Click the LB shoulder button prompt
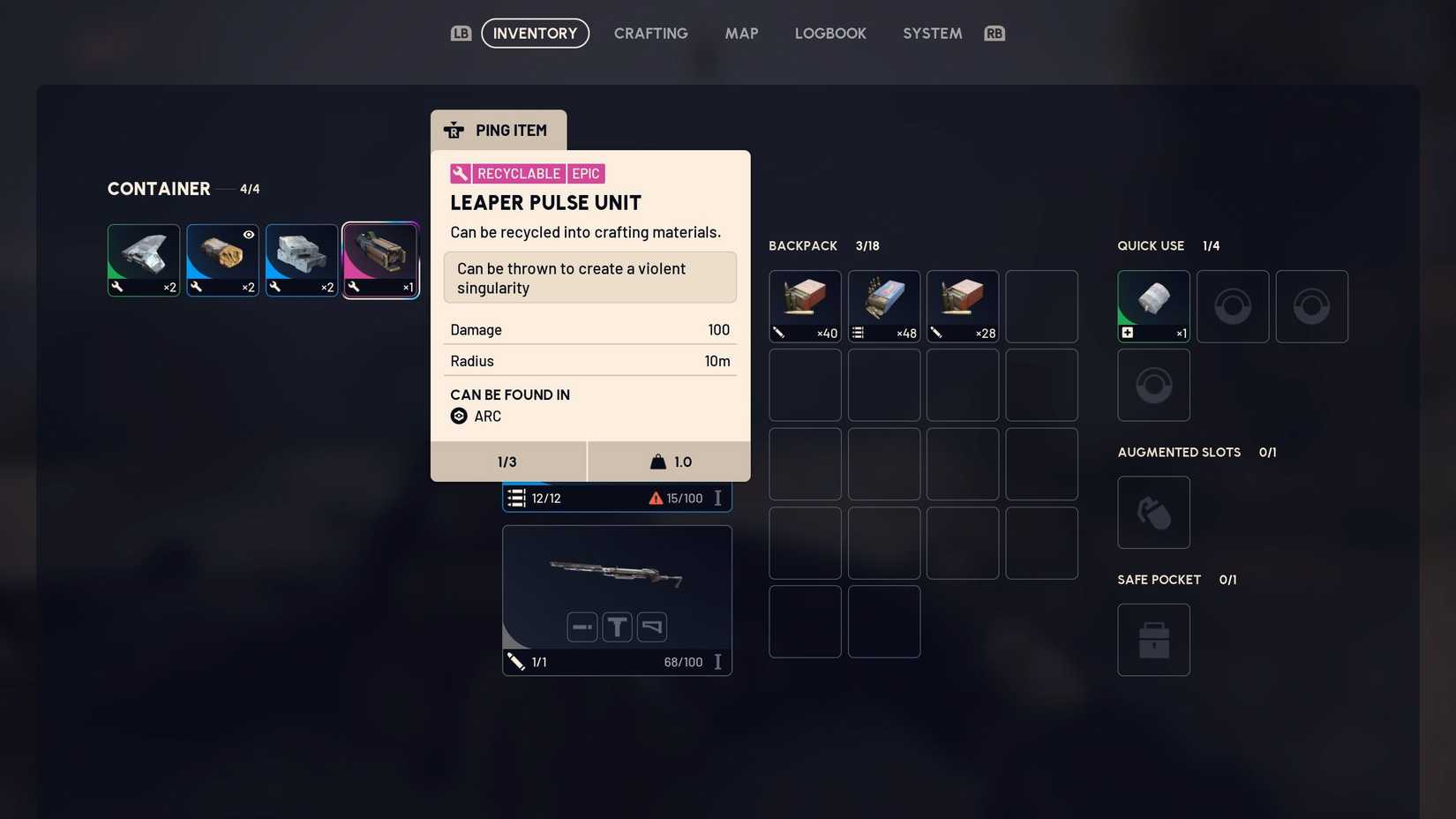This screenshot has height=819, width=1456. [461, 33]
